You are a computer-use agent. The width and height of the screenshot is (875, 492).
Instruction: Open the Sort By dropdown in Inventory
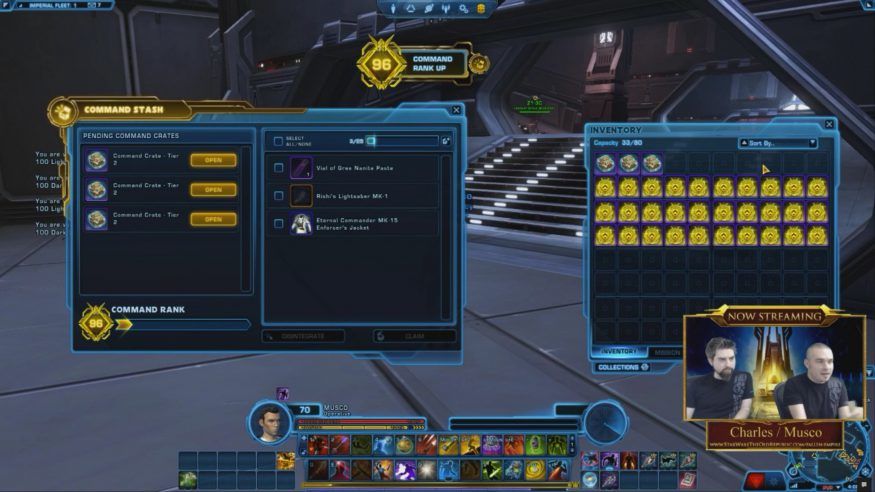tap(777, 143)
